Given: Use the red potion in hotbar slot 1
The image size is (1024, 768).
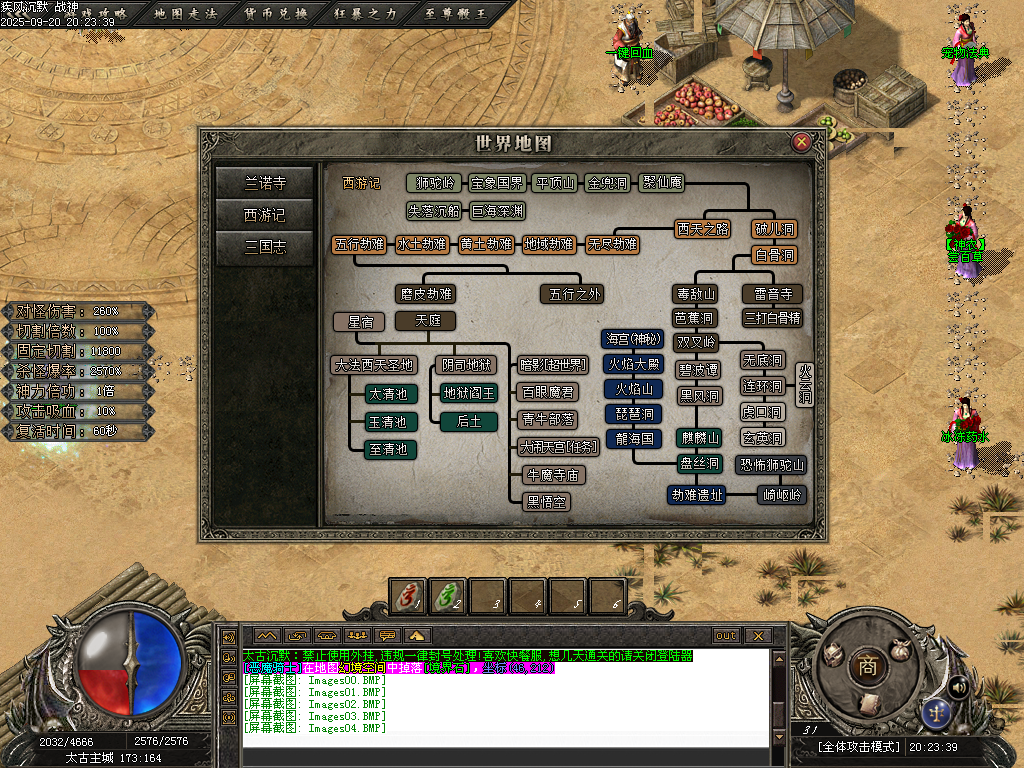Looking at the screenshot, I should click(408, 596).
